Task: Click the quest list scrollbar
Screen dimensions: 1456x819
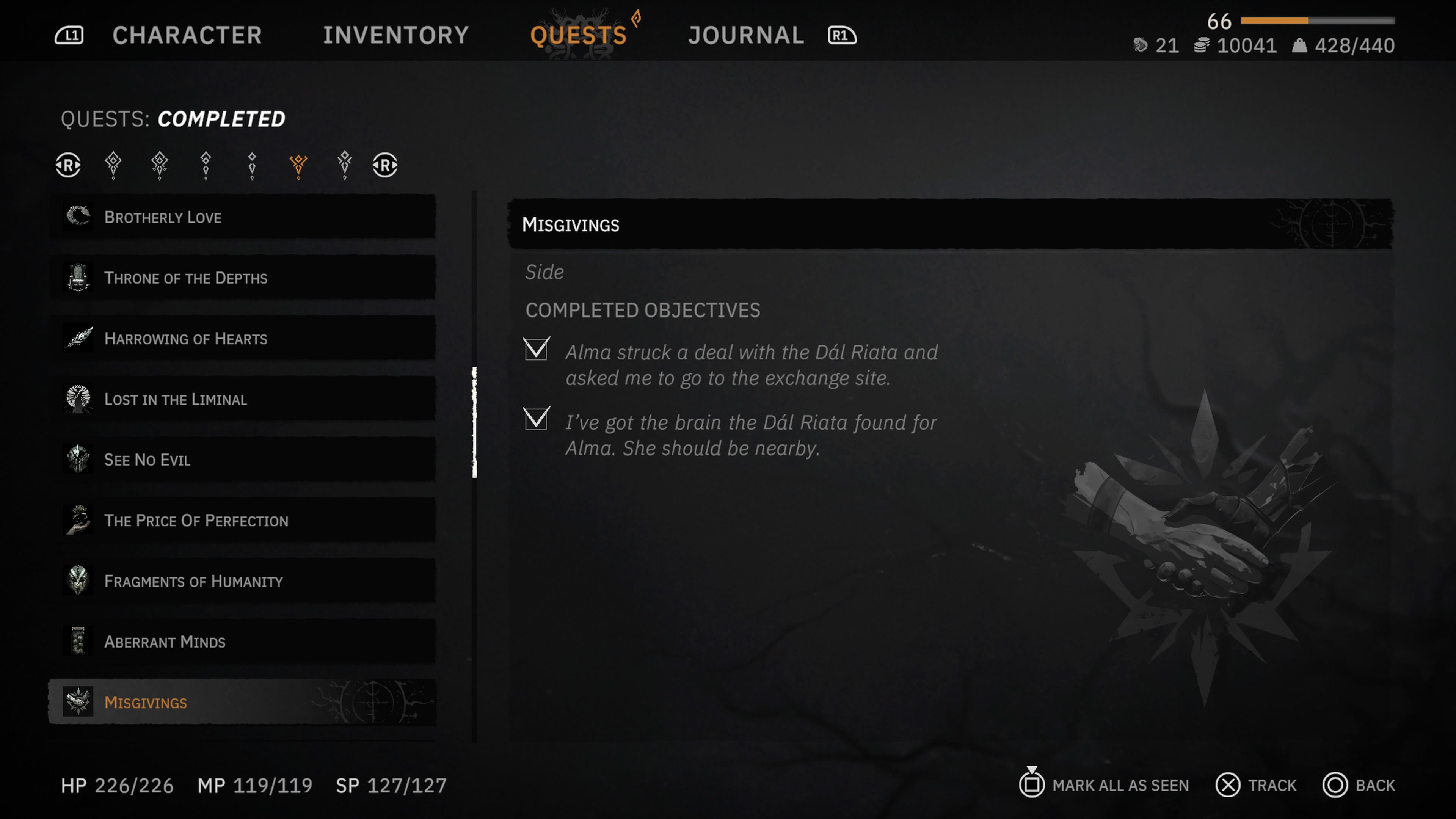Action: (x=474, y=422)
